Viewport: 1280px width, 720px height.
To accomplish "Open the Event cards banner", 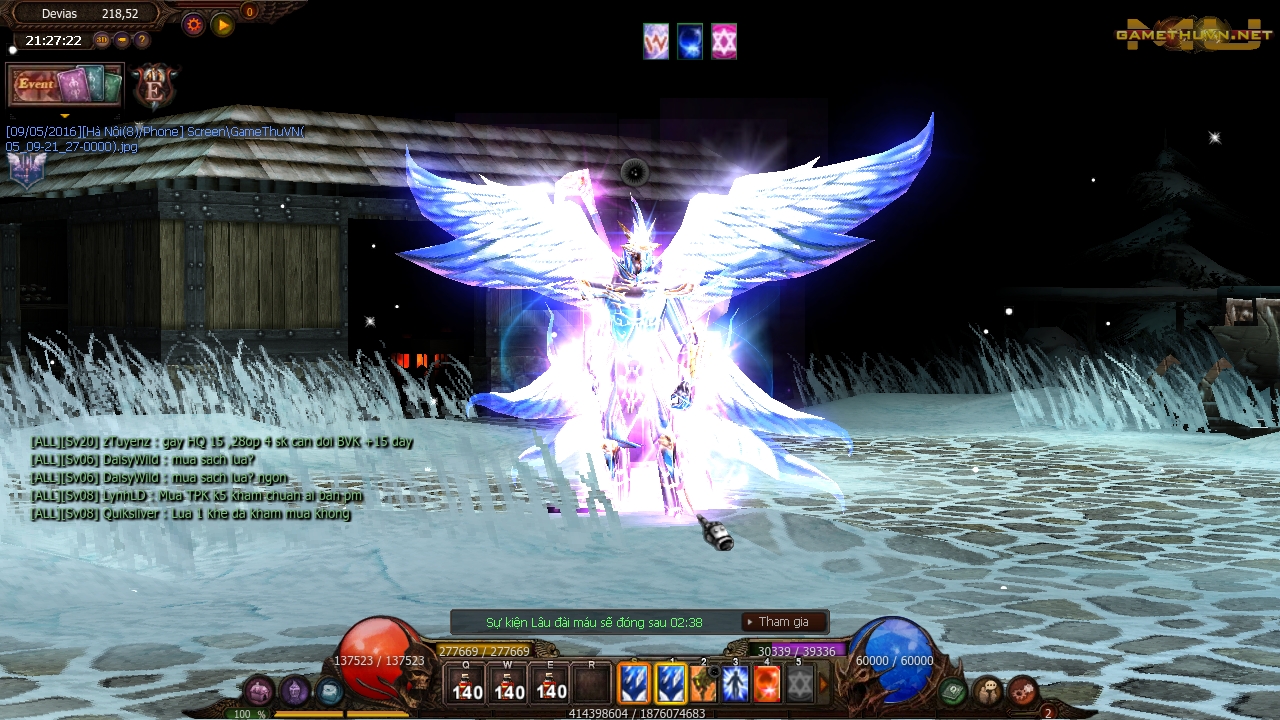I will [65, 85].
